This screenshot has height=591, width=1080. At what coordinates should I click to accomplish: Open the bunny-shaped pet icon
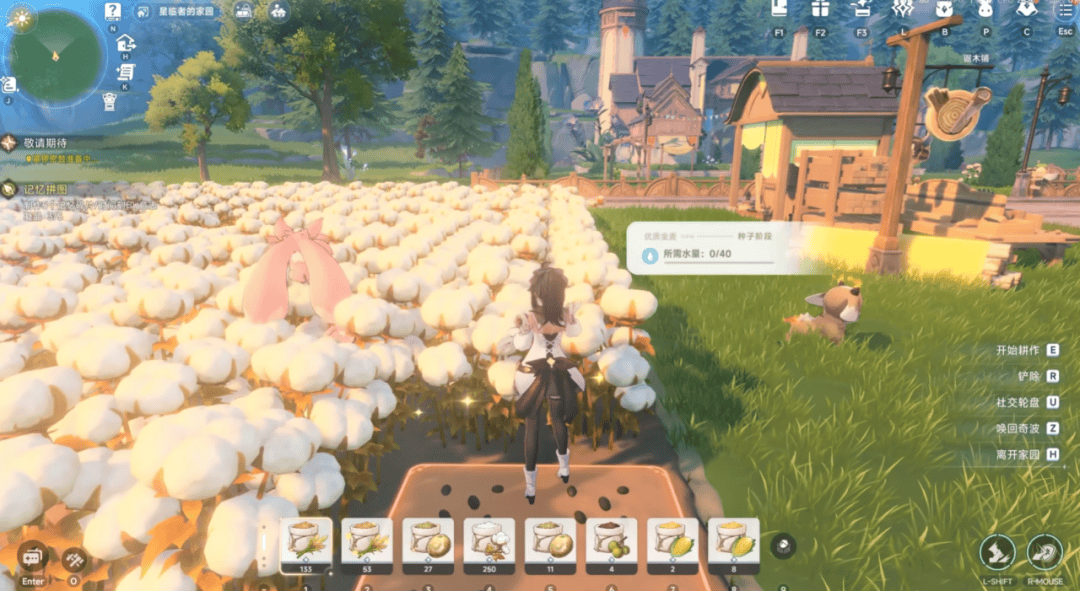pyautogui.click(x=985, y=9)
